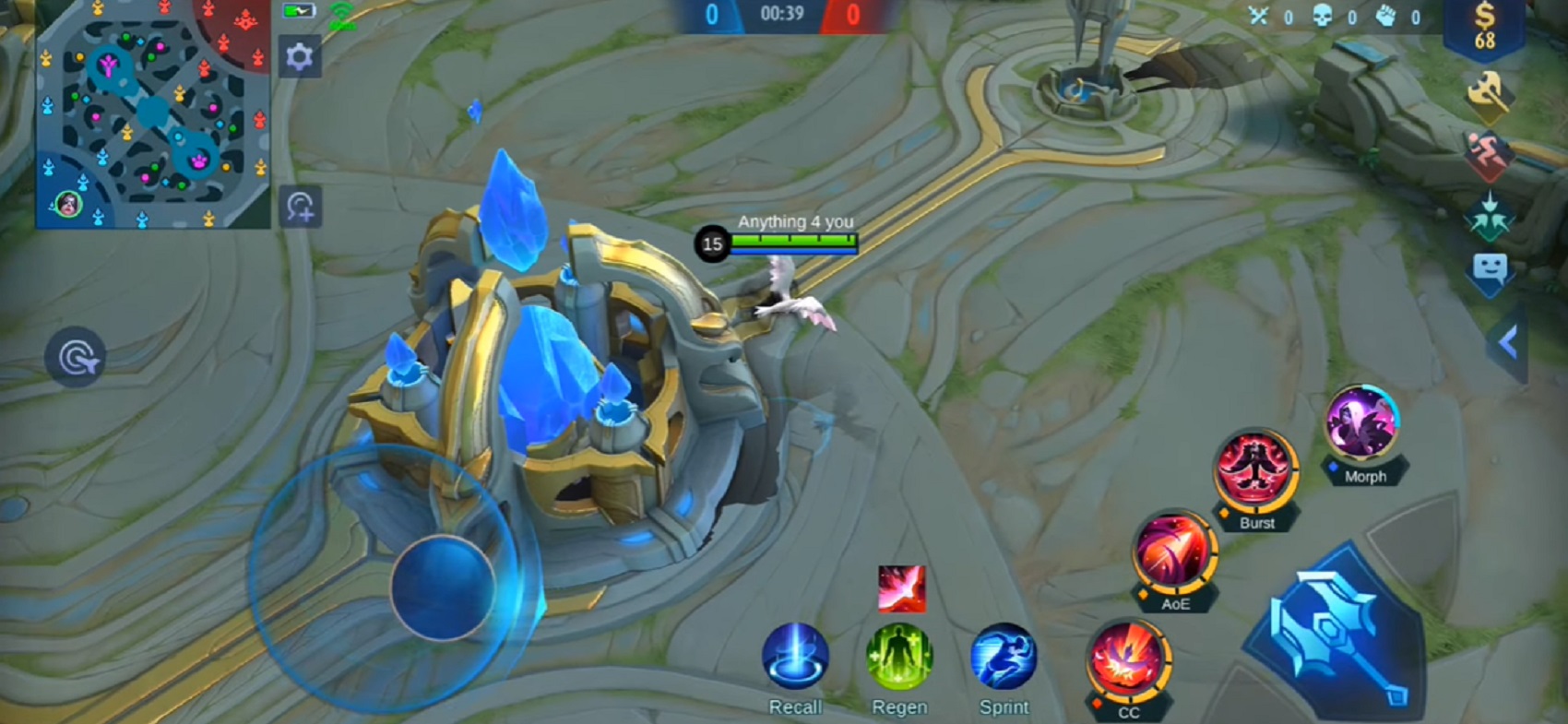Use the Regen button
Viewport: 1568px width, 724px height.
(x=900, y=657)
